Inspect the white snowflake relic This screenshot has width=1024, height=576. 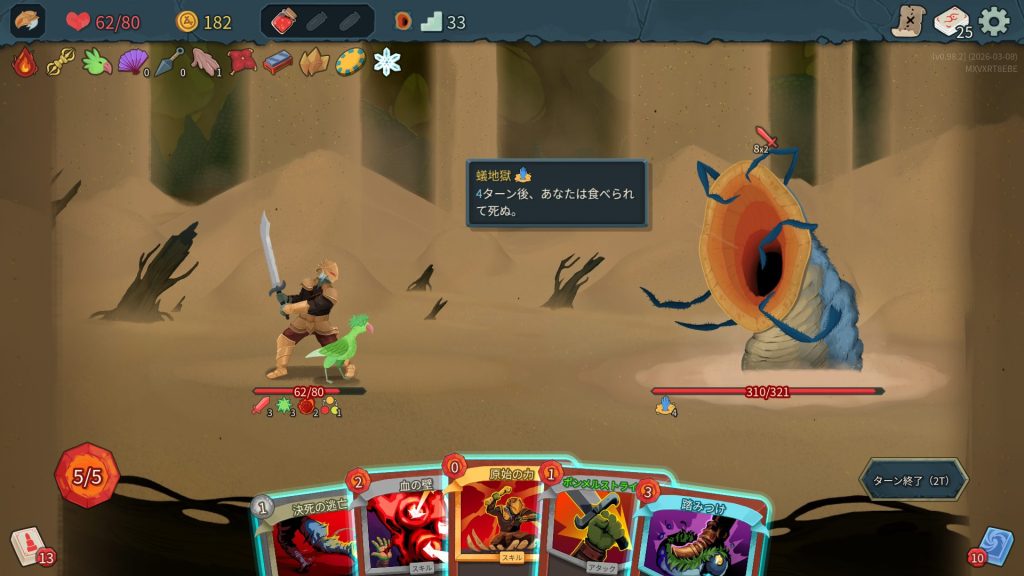386,62
